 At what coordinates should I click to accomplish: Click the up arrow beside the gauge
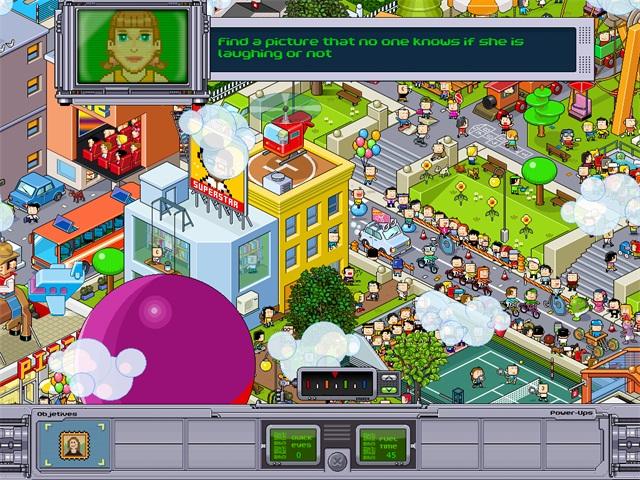click(x=389, y=378)
